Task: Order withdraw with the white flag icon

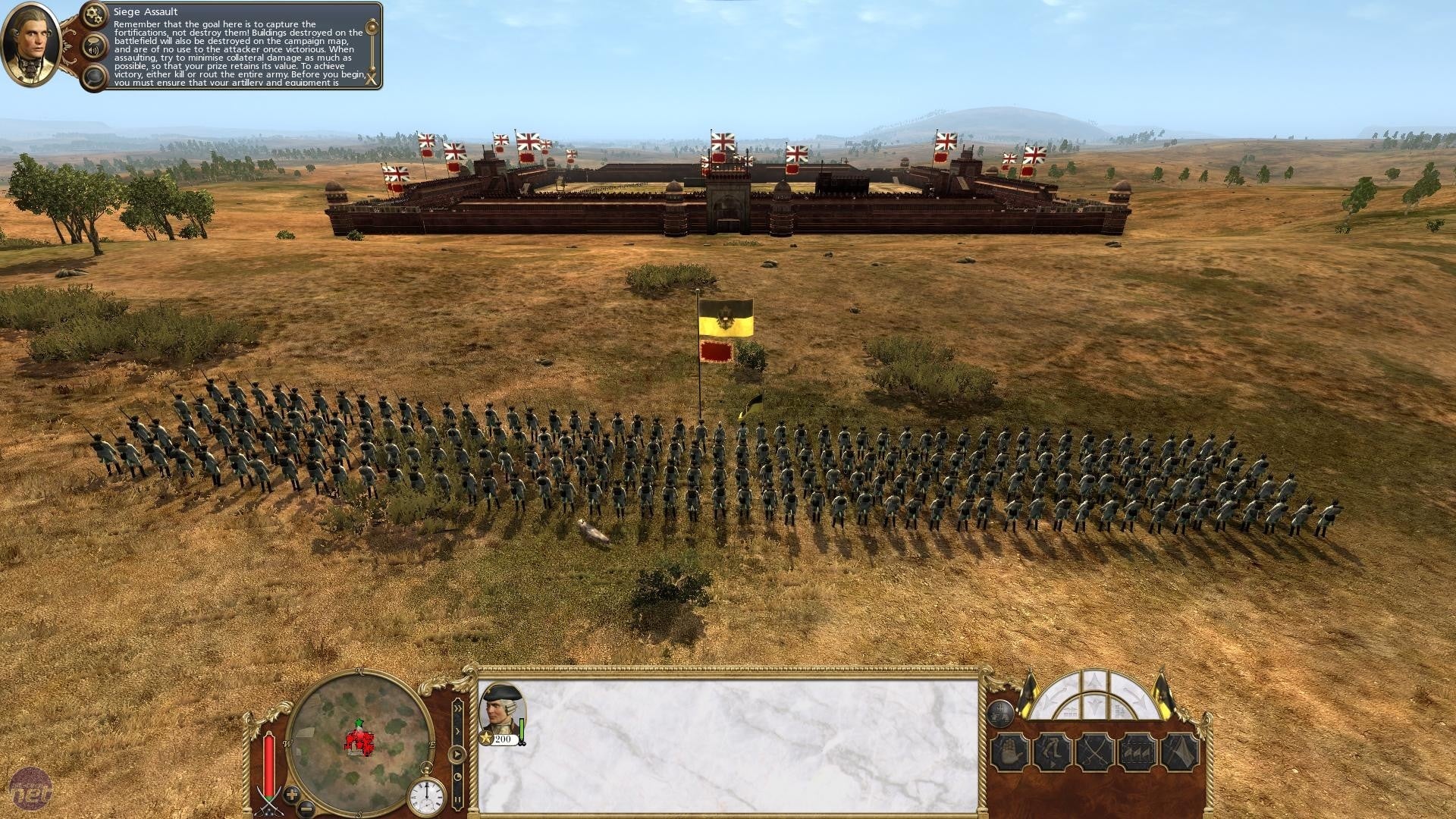Action: coord(1180,753)
